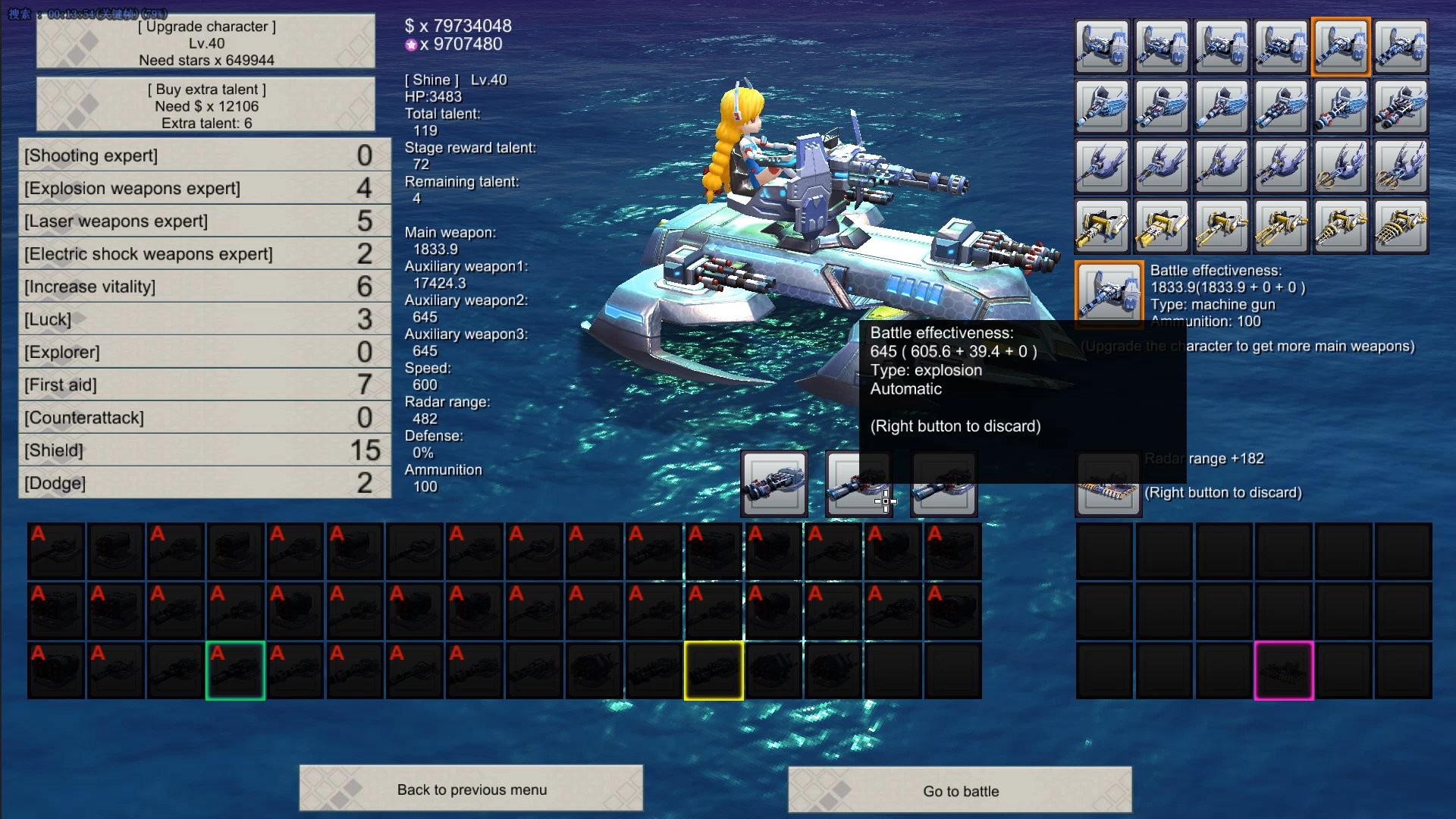Select the first machine gun in the main weapon grid
Viewport: 1456px width, 819px height.
pos(1101,46)
